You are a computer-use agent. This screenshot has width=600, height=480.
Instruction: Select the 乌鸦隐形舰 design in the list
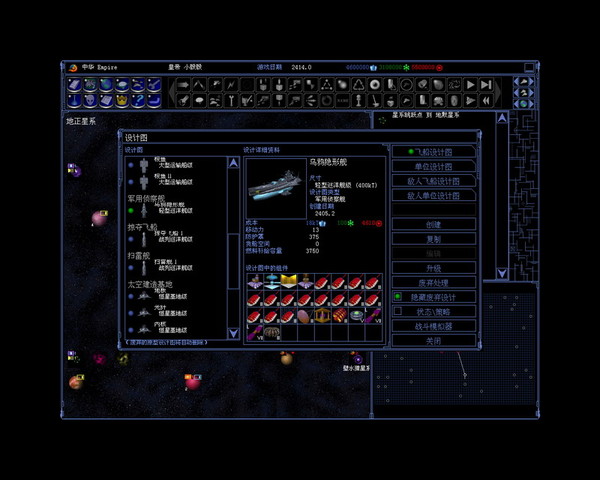pyautogui.click(x=170, y=207)
